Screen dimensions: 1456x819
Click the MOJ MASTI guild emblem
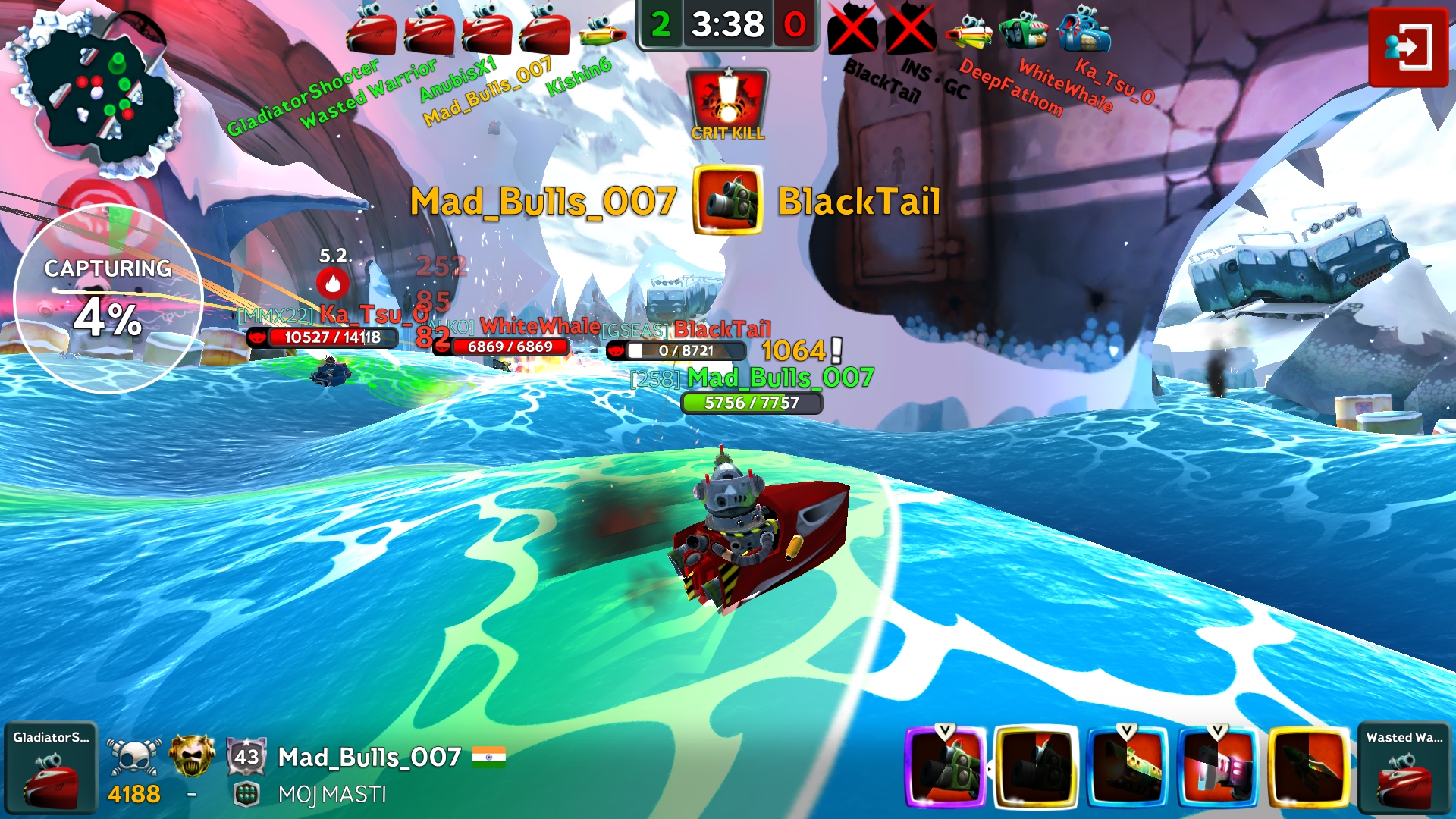coord(246,794)
